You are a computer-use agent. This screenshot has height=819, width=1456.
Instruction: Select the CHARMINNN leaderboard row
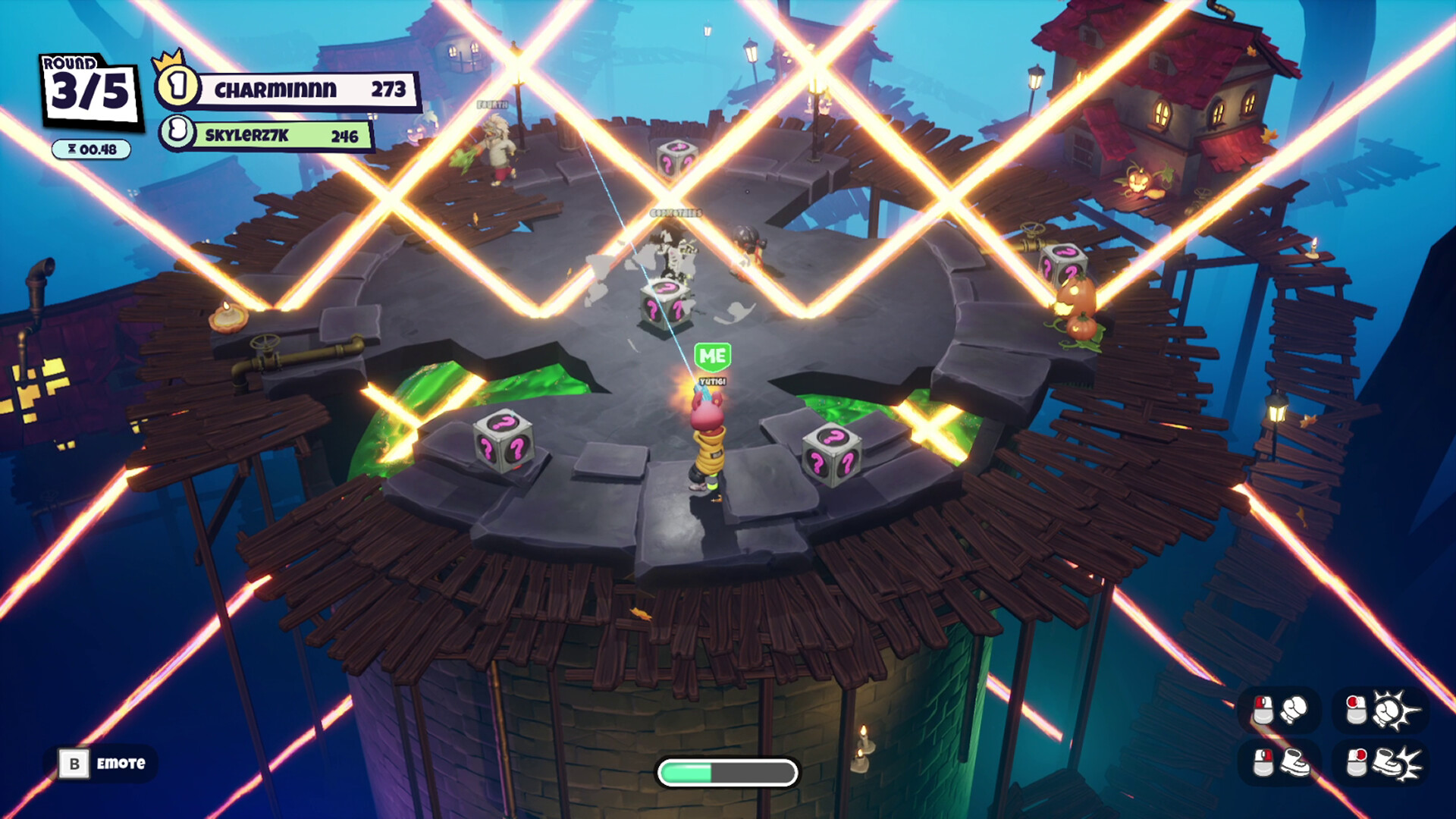[x=288, y=89]
